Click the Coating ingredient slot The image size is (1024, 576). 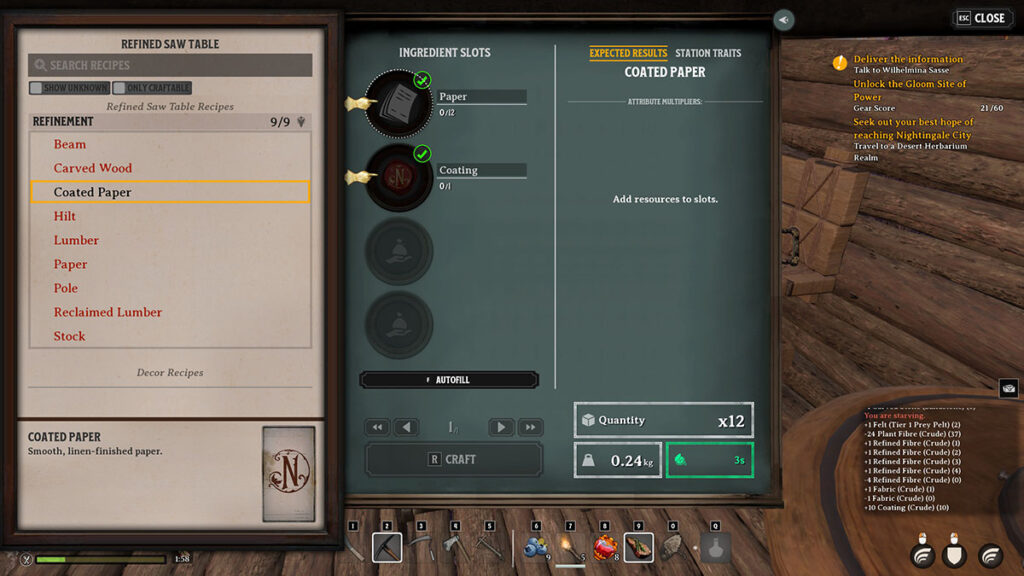tap(398, 177)
